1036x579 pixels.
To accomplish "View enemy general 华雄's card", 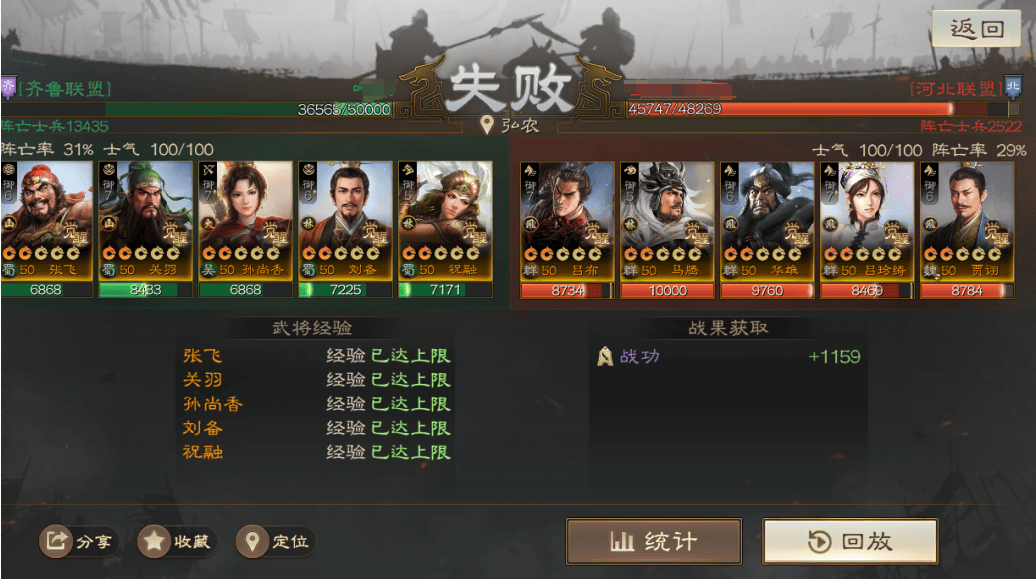I will pyautogui.click(x=767, y=220).
